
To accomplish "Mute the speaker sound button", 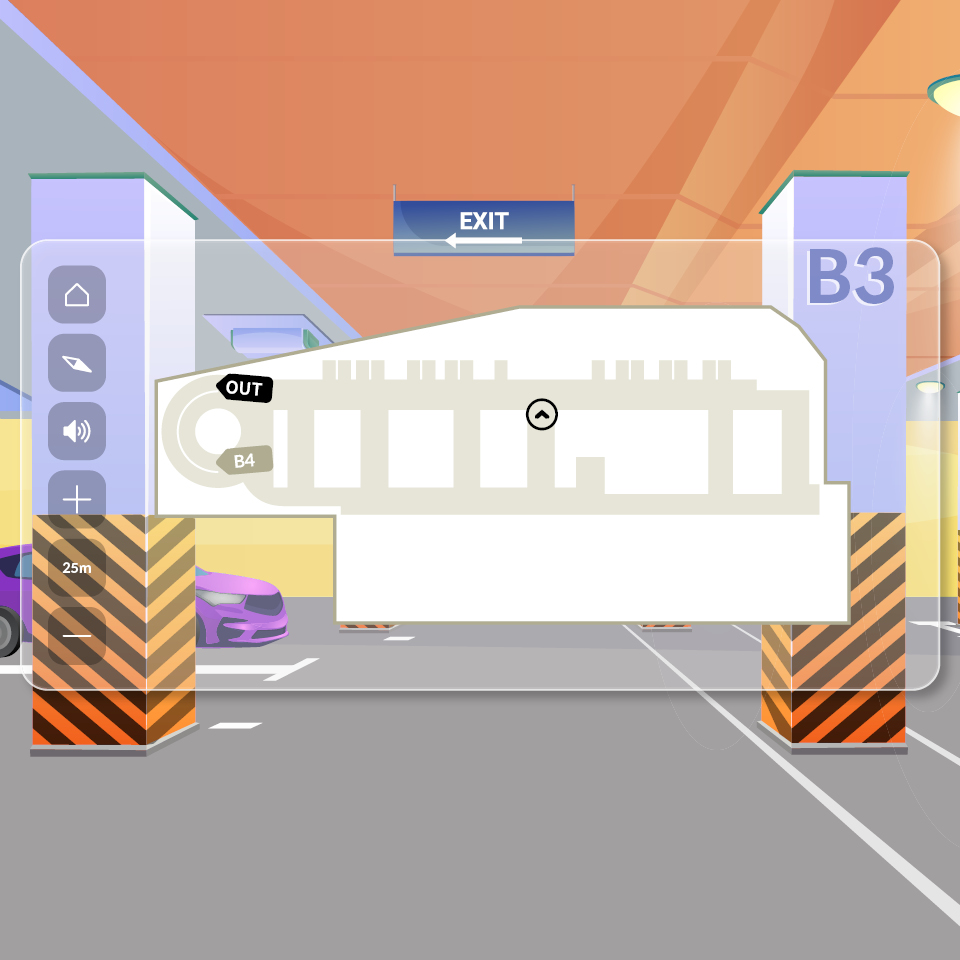I will pyautogui.click(x=77, y=431).
